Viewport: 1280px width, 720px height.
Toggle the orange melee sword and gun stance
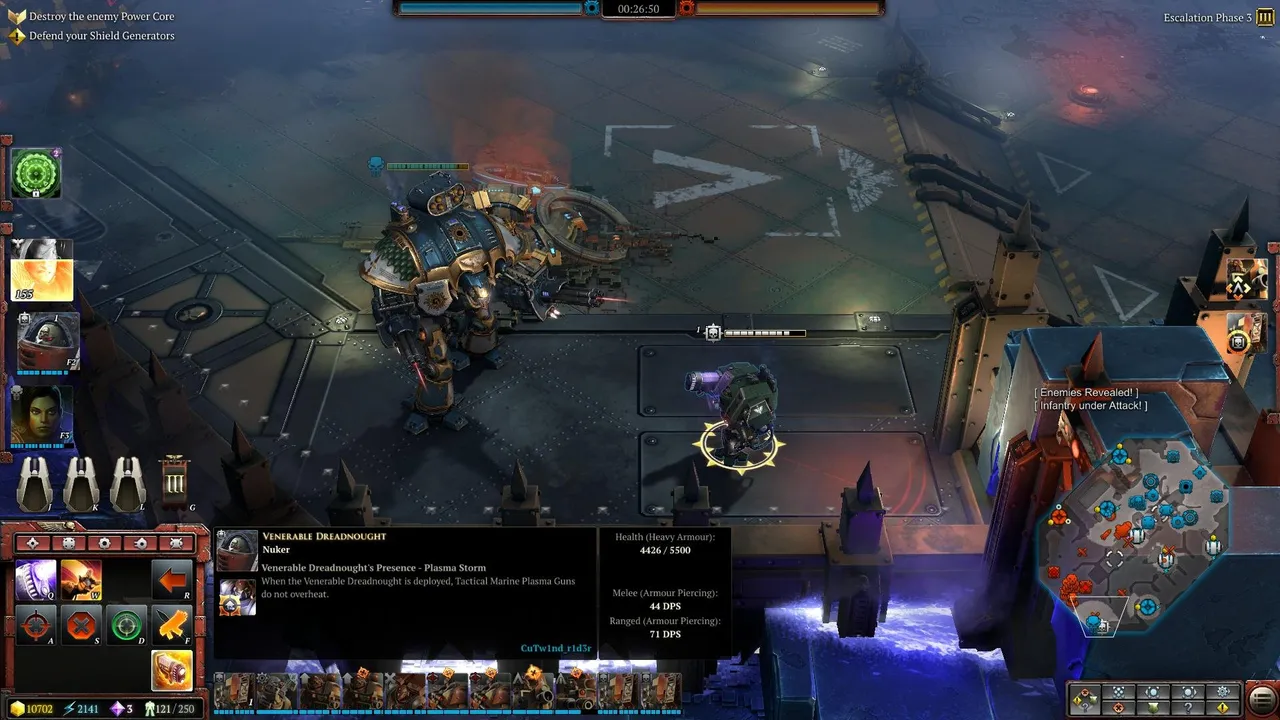[x=172, y=626]
